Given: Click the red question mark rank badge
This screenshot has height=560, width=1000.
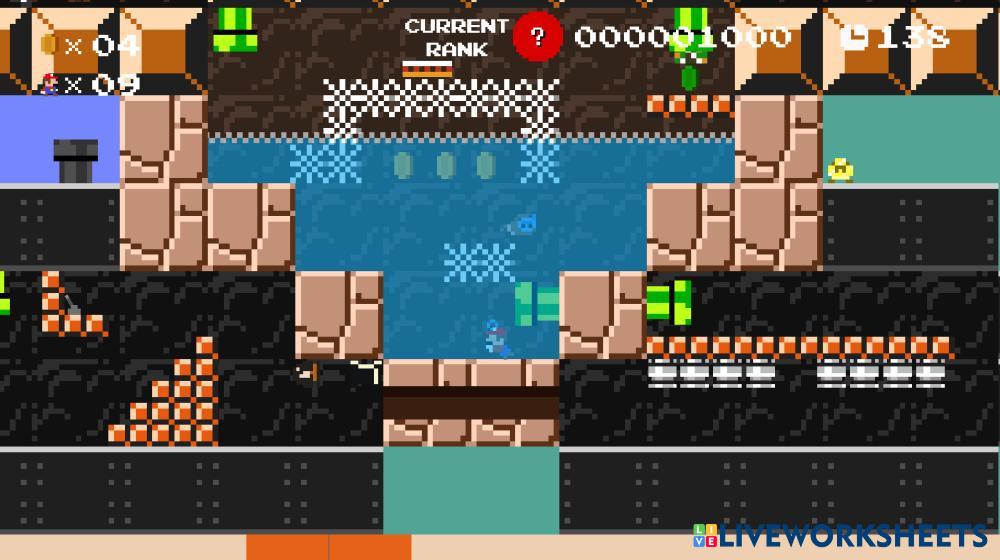Looking at the screenshot, I should tap(538, 37).
